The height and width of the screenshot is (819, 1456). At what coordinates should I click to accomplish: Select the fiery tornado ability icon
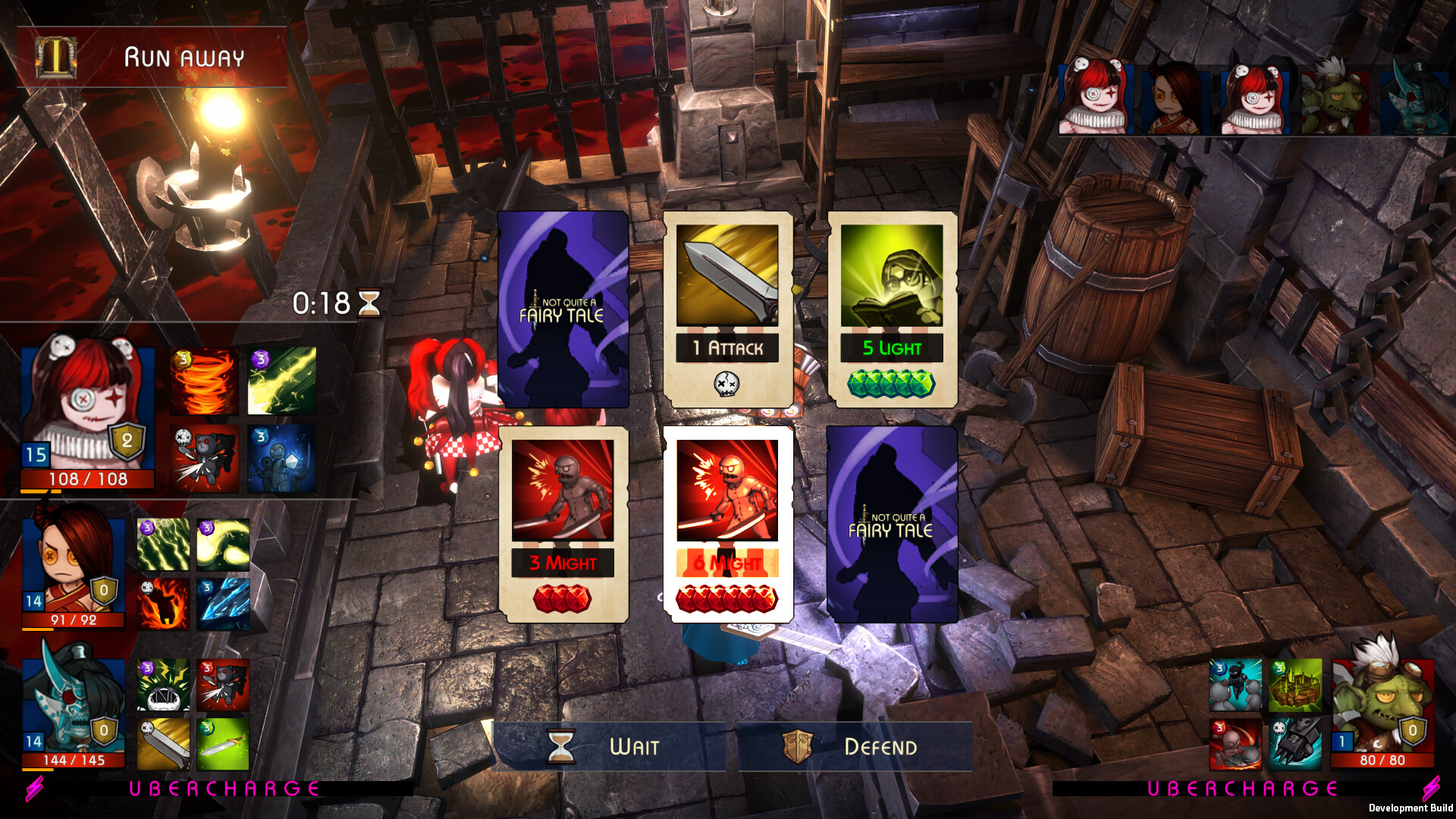203,381
